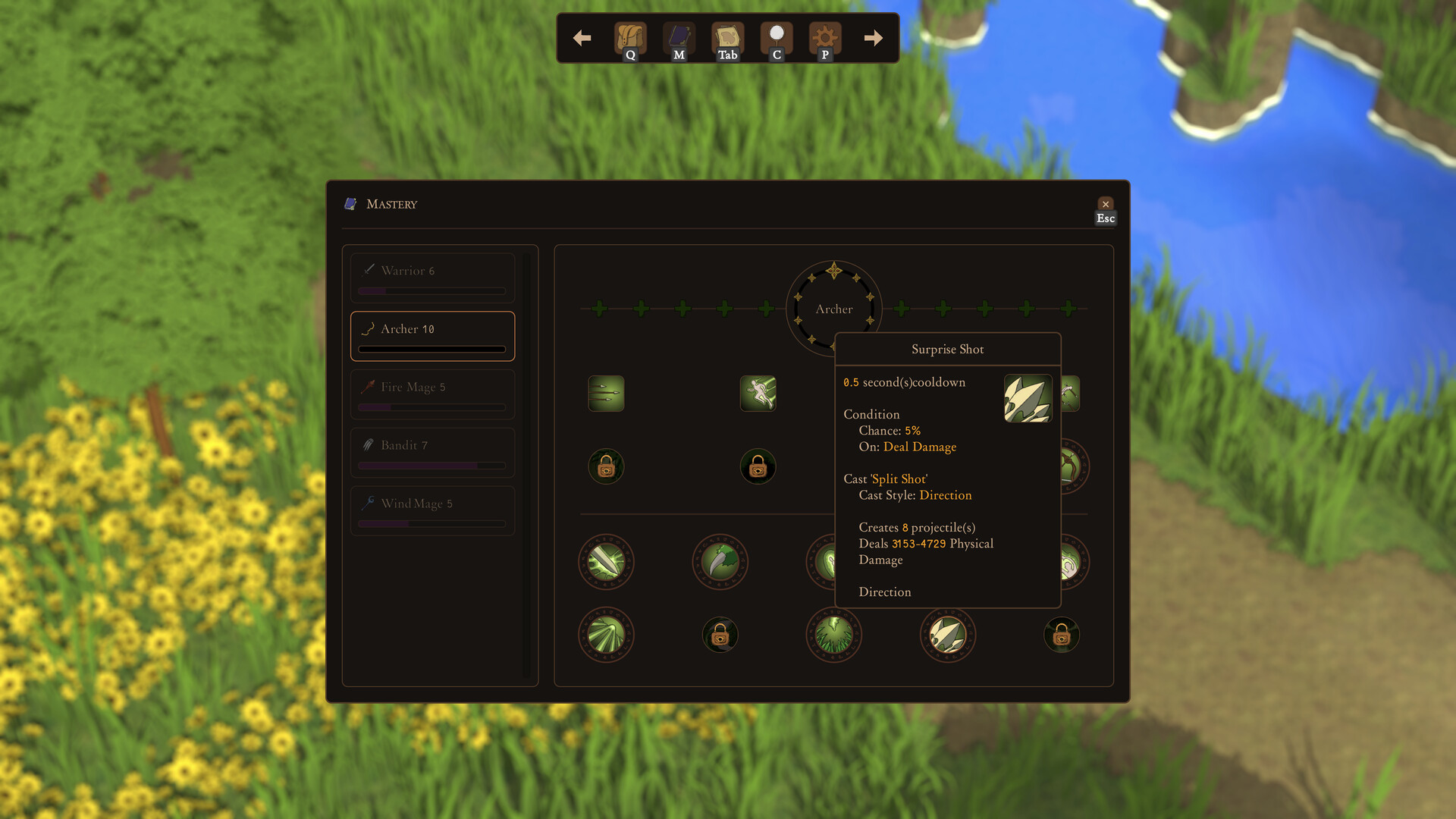Open settings via the gear icon
The width and height of the screenshot is (1456, 819).
825,38
